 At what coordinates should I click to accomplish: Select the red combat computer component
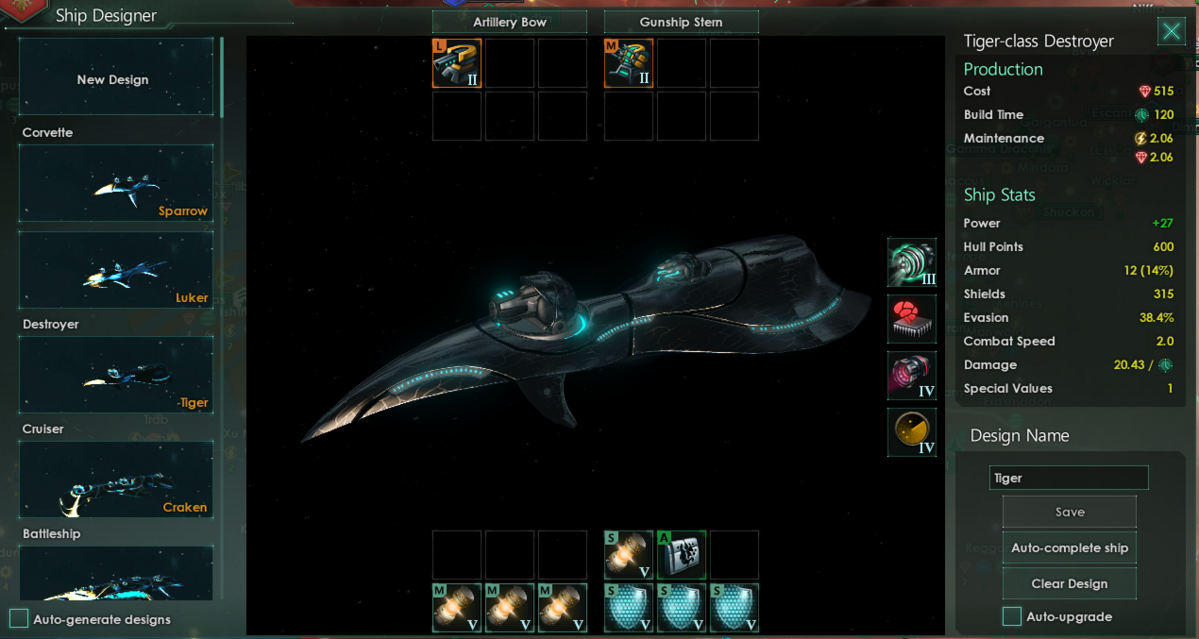pos(911,319)
